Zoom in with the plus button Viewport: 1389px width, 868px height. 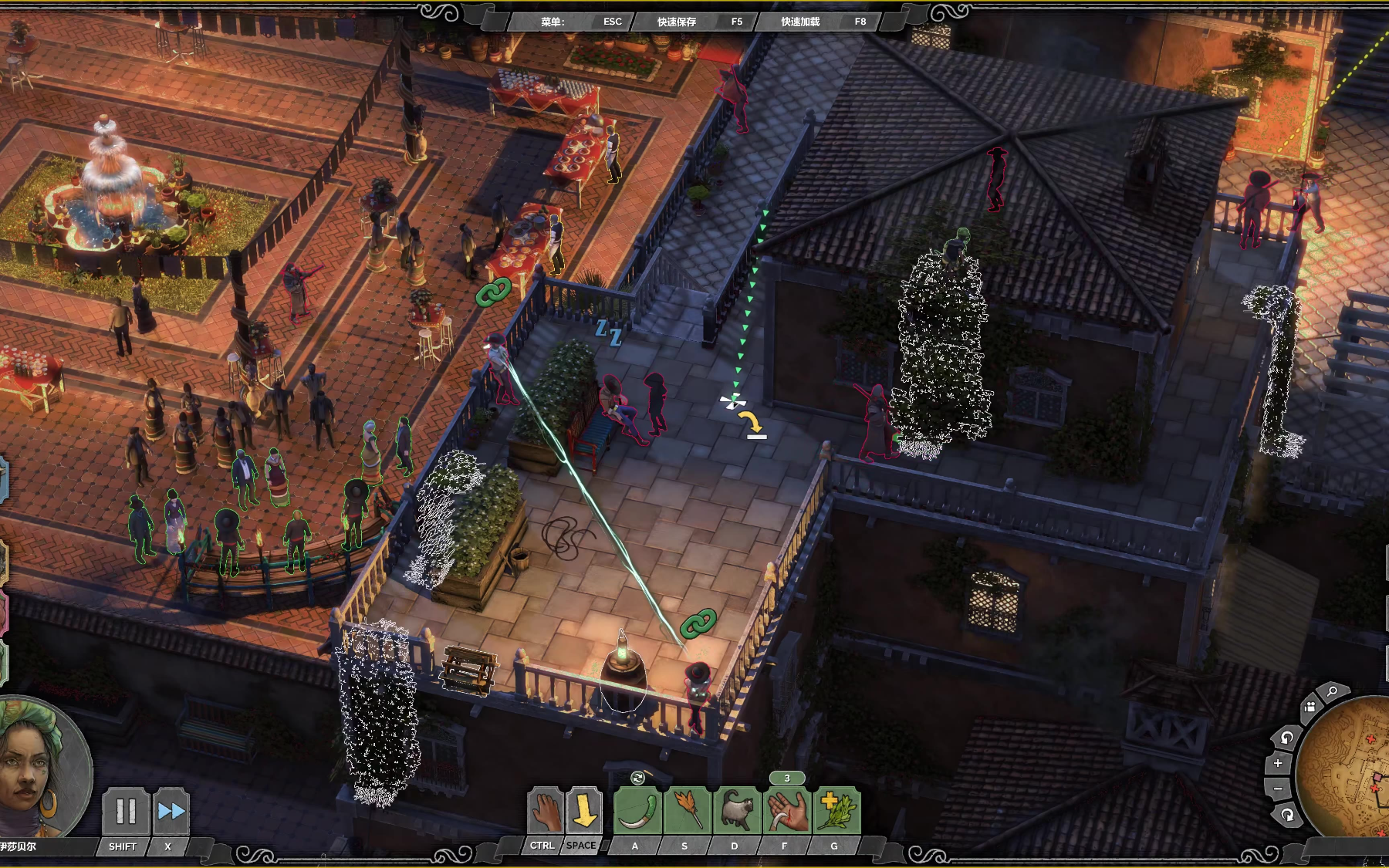click(1278, 763)
